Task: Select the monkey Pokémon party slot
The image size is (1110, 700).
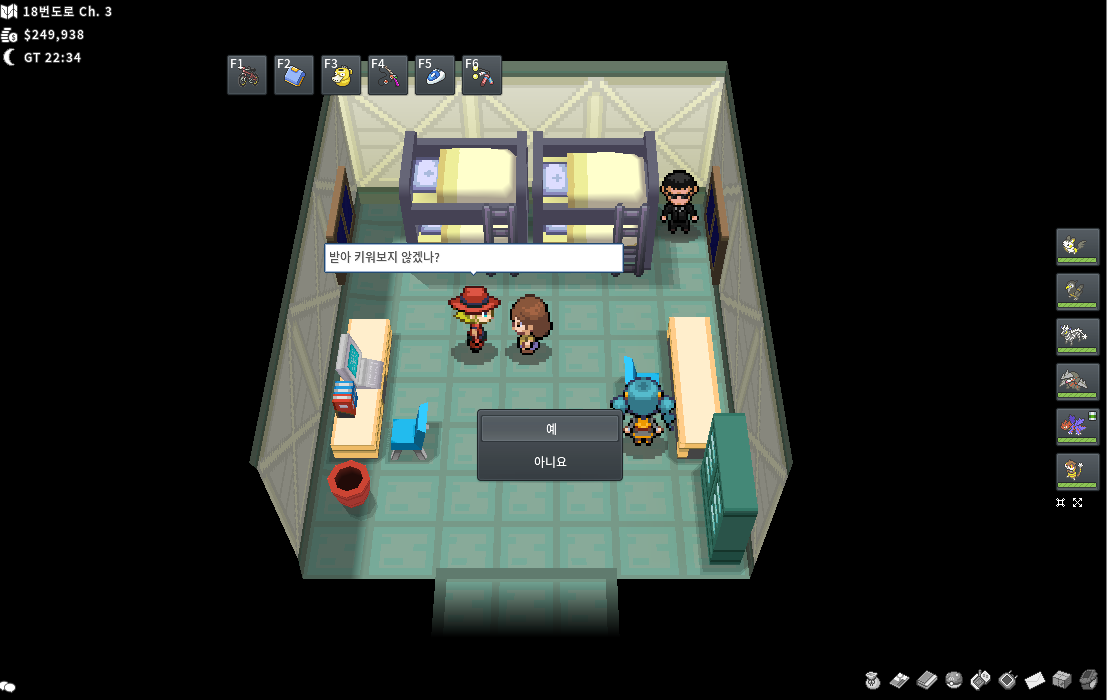Action: click(x=1077, y=471)
